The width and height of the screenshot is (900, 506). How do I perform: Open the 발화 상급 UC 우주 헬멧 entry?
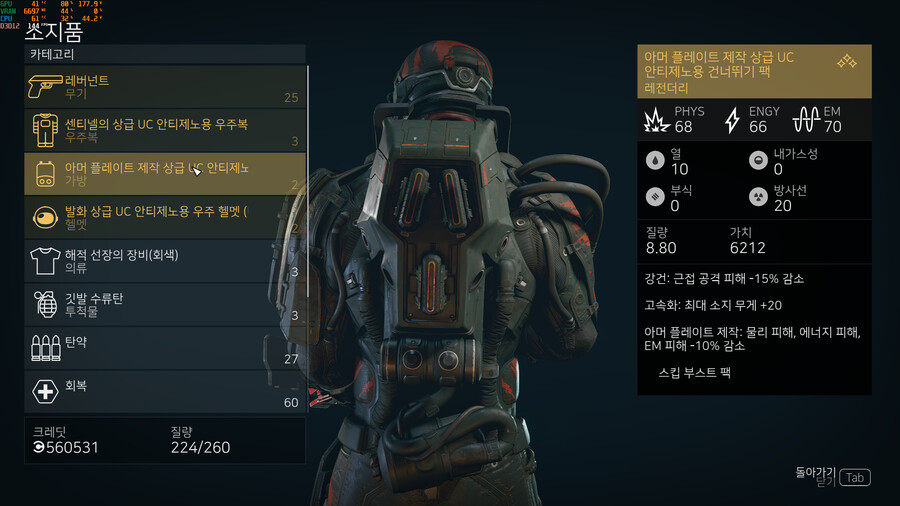click(165, 217)
